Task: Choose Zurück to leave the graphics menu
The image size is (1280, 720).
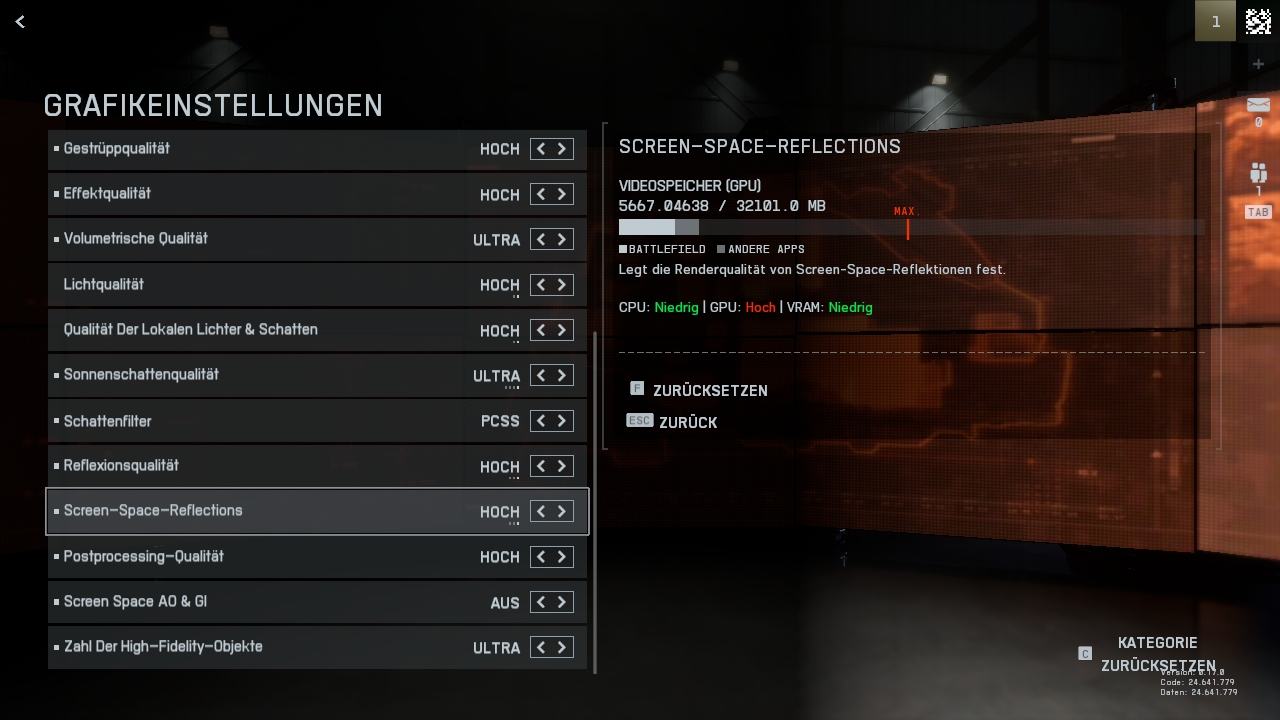Action: click(x=687, y=423)
